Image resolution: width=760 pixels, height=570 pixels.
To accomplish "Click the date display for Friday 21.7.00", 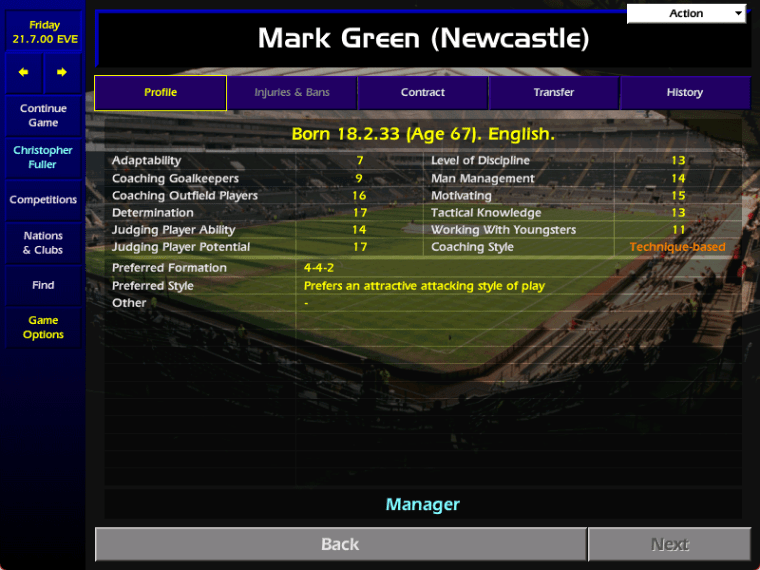I will pos(44,32).
